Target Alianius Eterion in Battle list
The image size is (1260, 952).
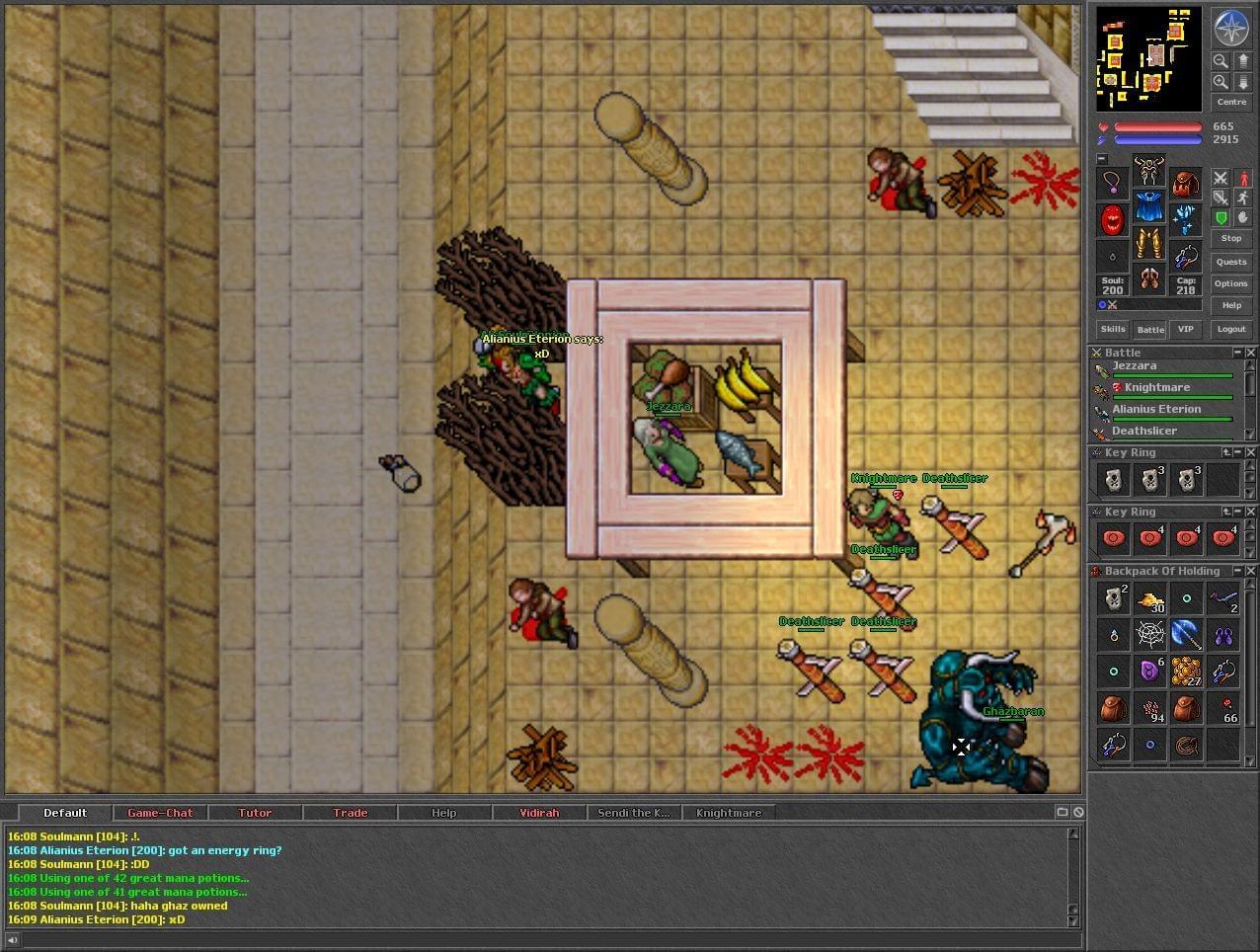(1156, 410)
